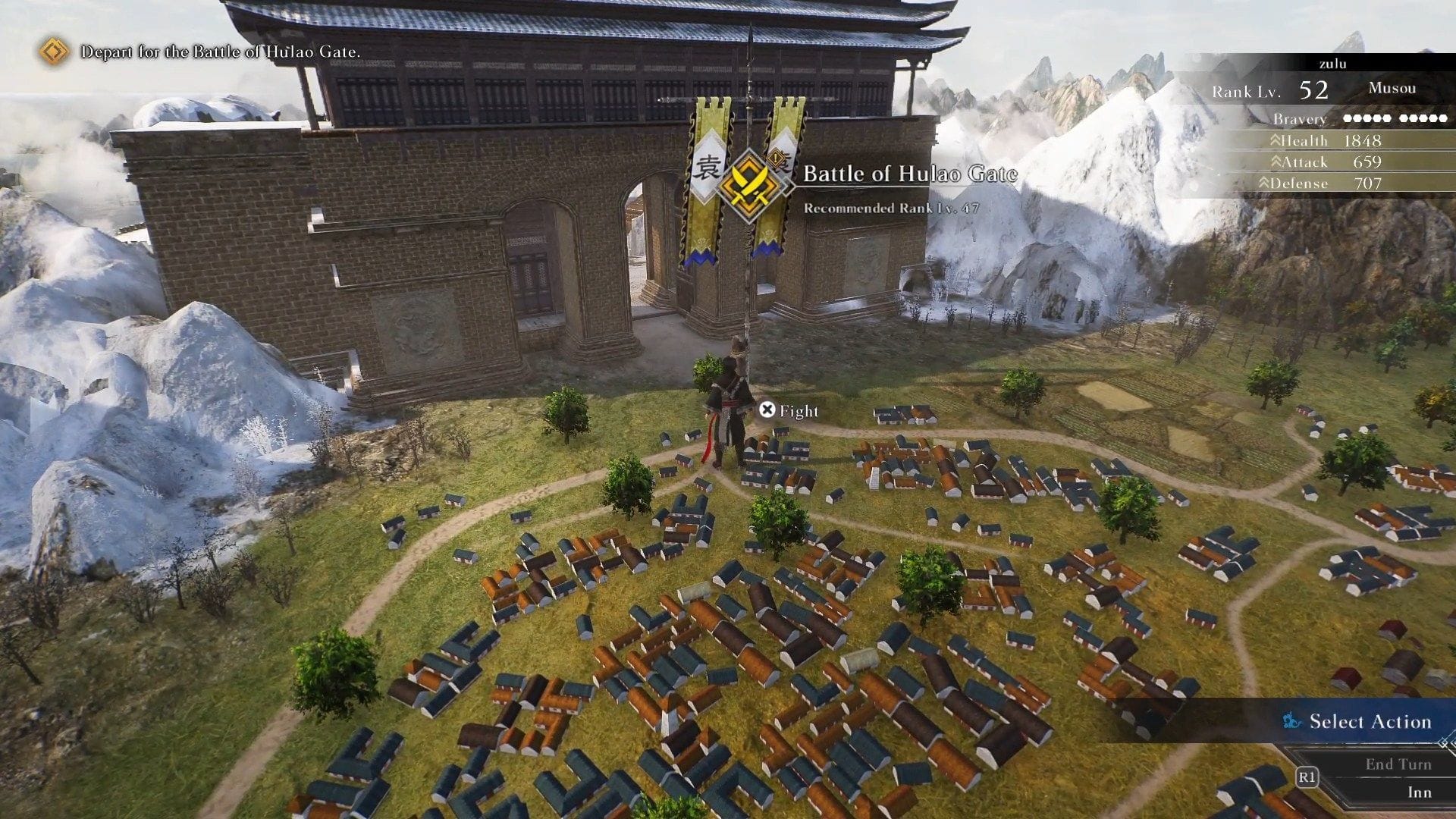Click the Fight prompt label

point(798,411)
